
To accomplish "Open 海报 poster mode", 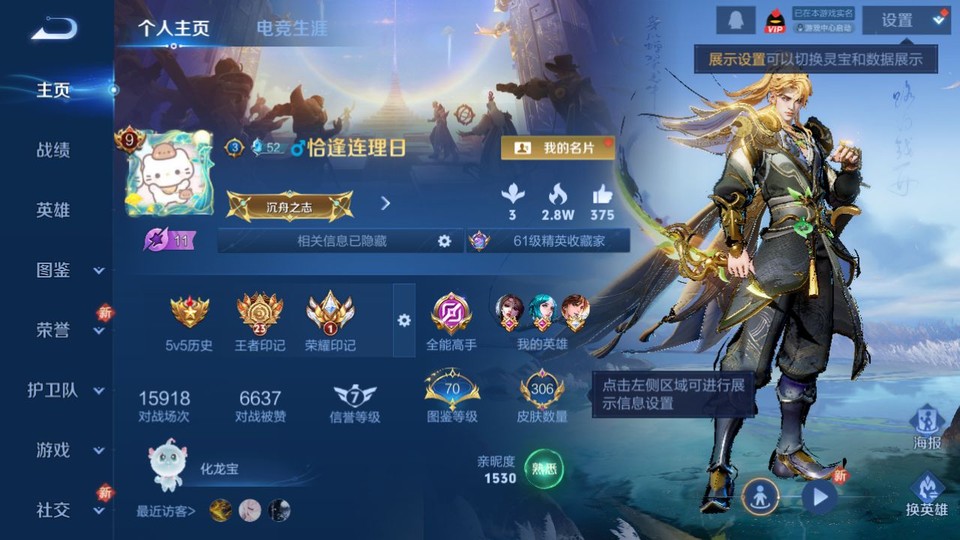I will click(927, 427).
